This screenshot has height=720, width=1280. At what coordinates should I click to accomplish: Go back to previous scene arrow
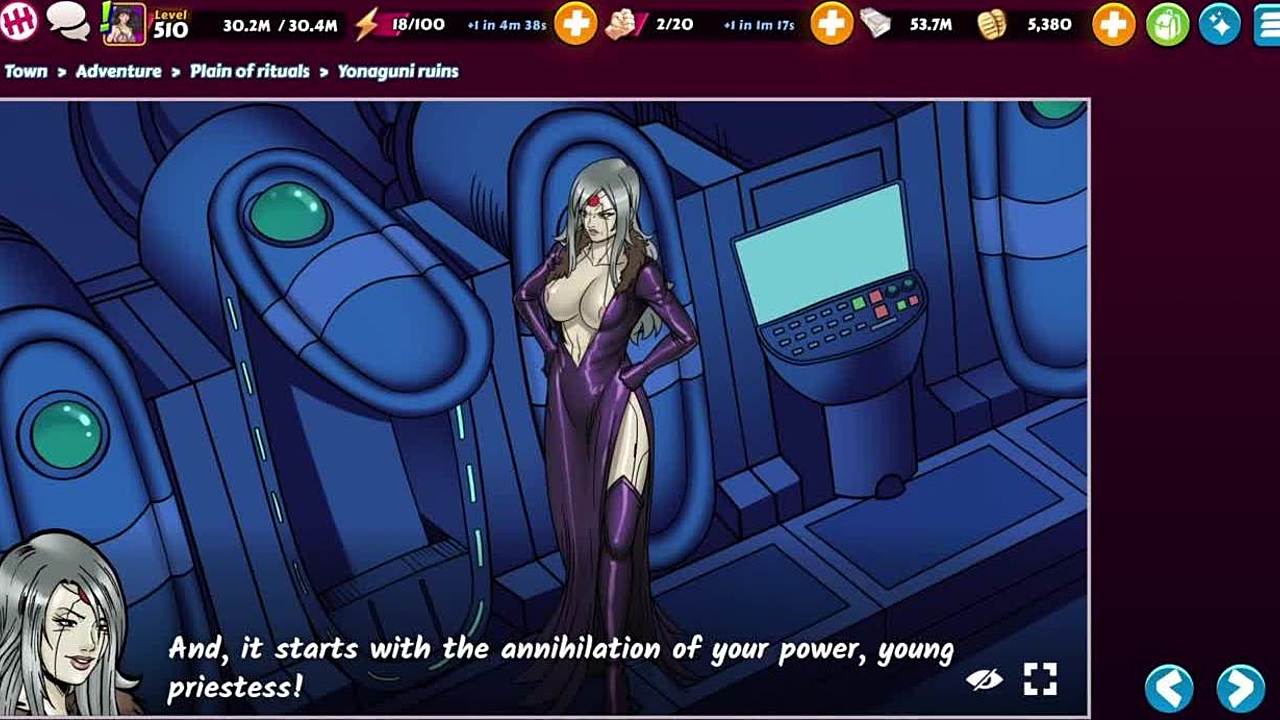coord(1169,688)
